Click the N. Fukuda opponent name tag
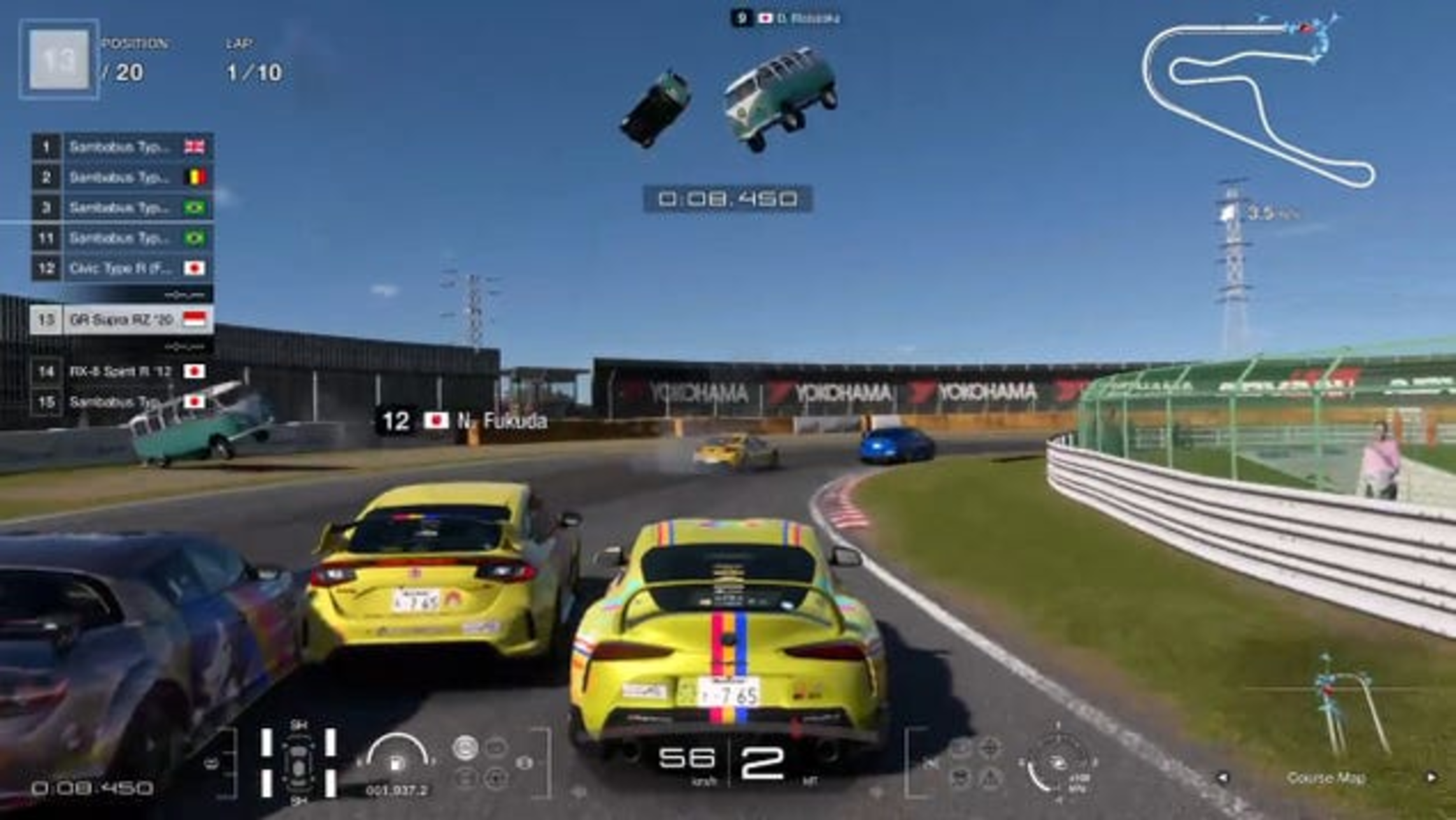The image size is (1456, 820). pos(462,421)
